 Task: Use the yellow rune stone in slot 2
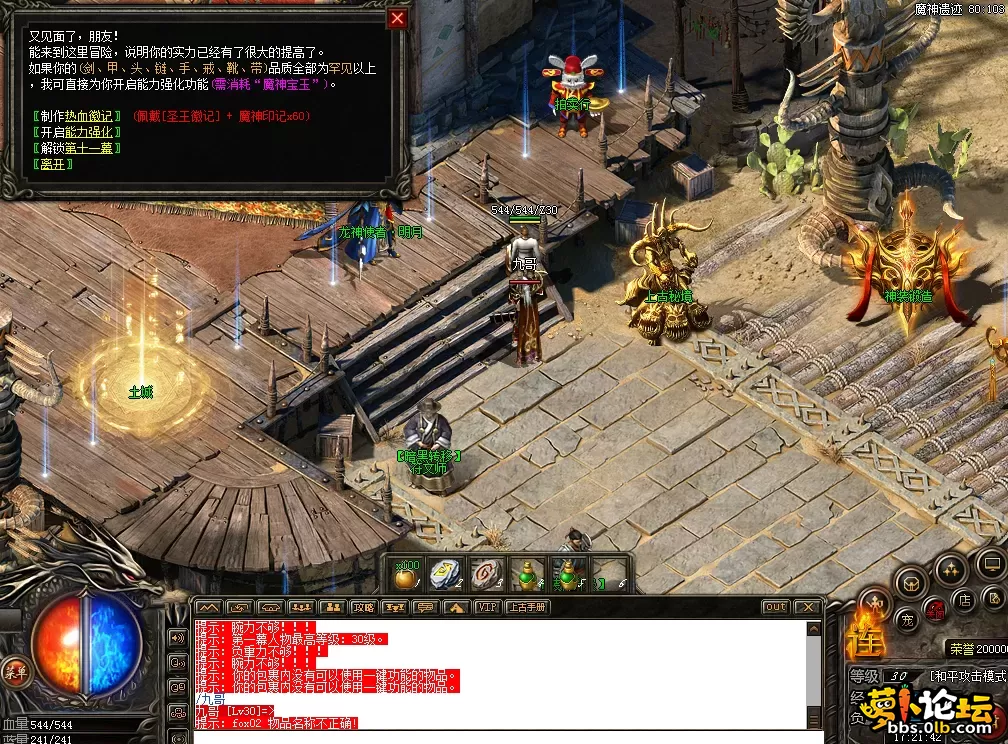click(446, 575)
